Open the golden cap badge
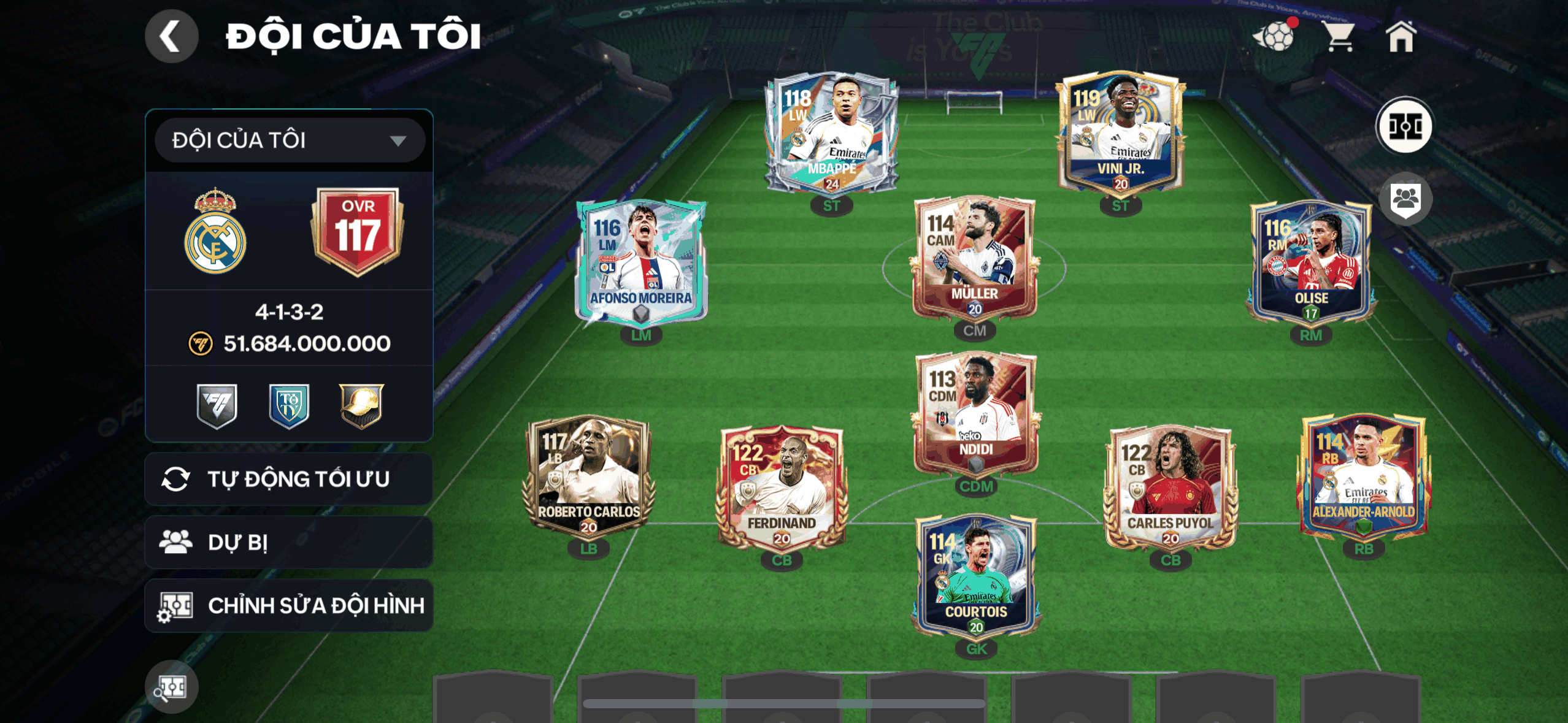Image resolution: width=1568 pixels, height=723 pixels. point(361,405)
